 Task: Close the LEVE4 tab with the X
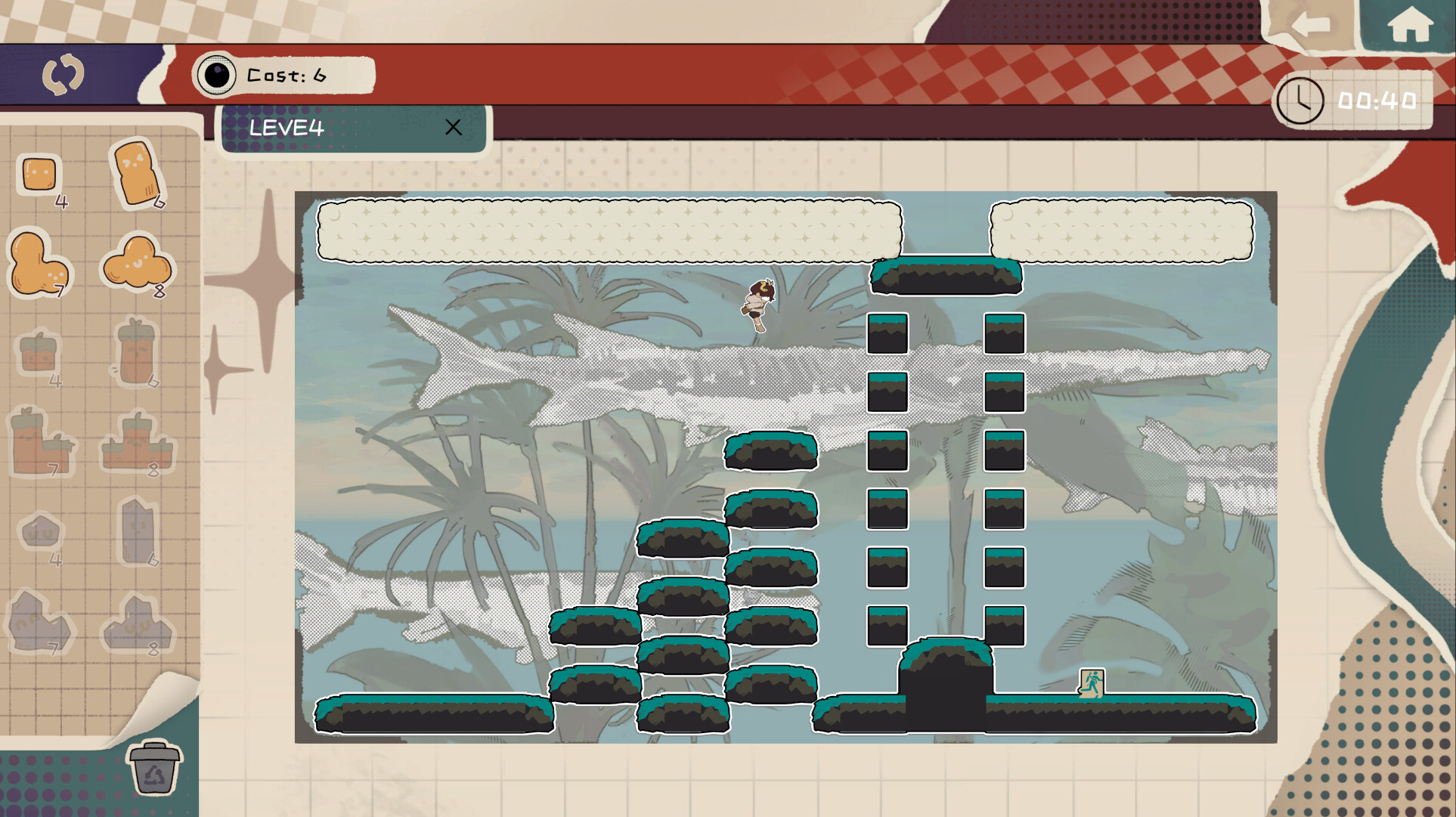(454, 128)
